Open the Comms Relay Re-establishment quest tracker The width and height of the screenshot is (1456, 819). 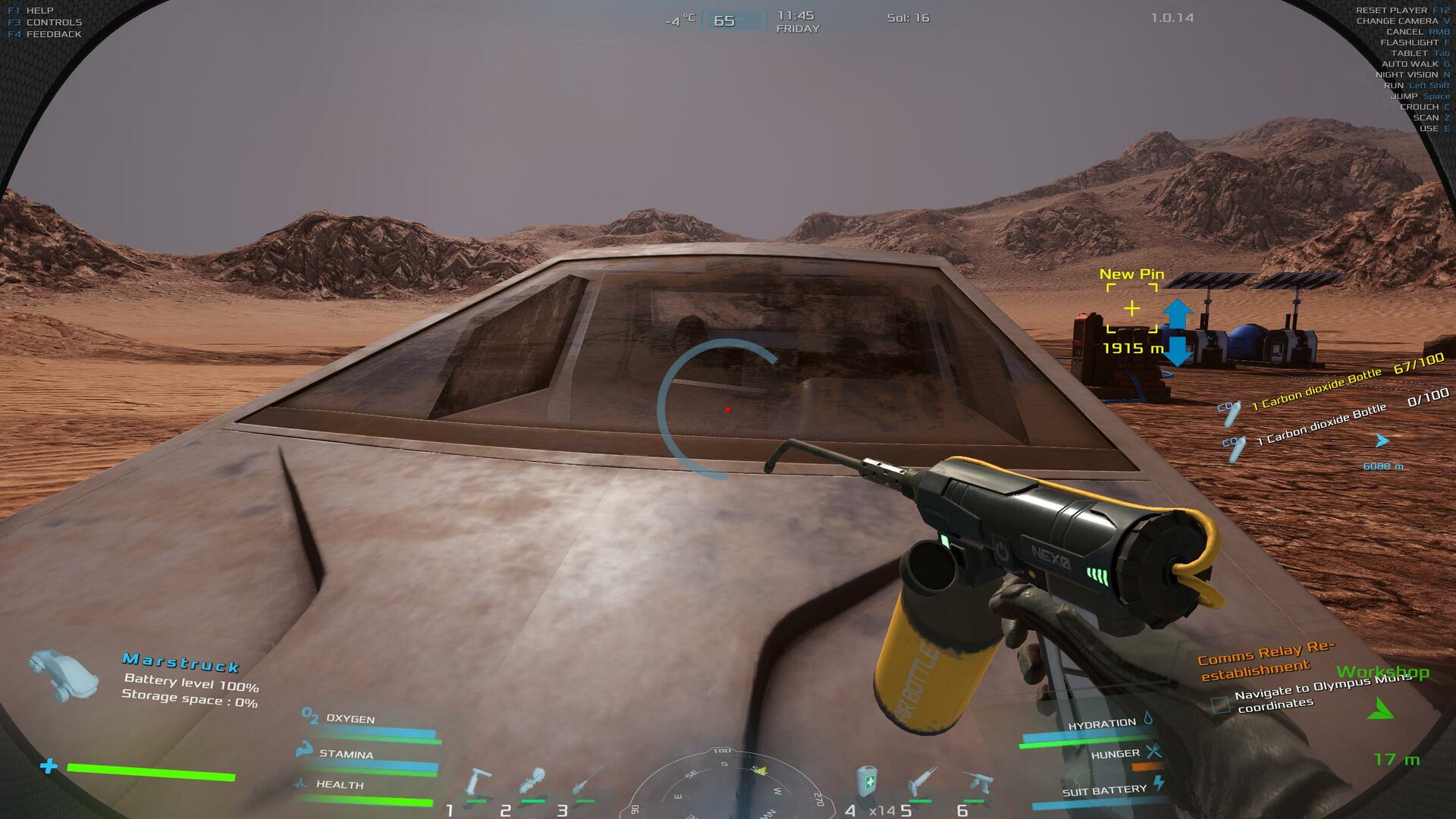pos(1265,660)
